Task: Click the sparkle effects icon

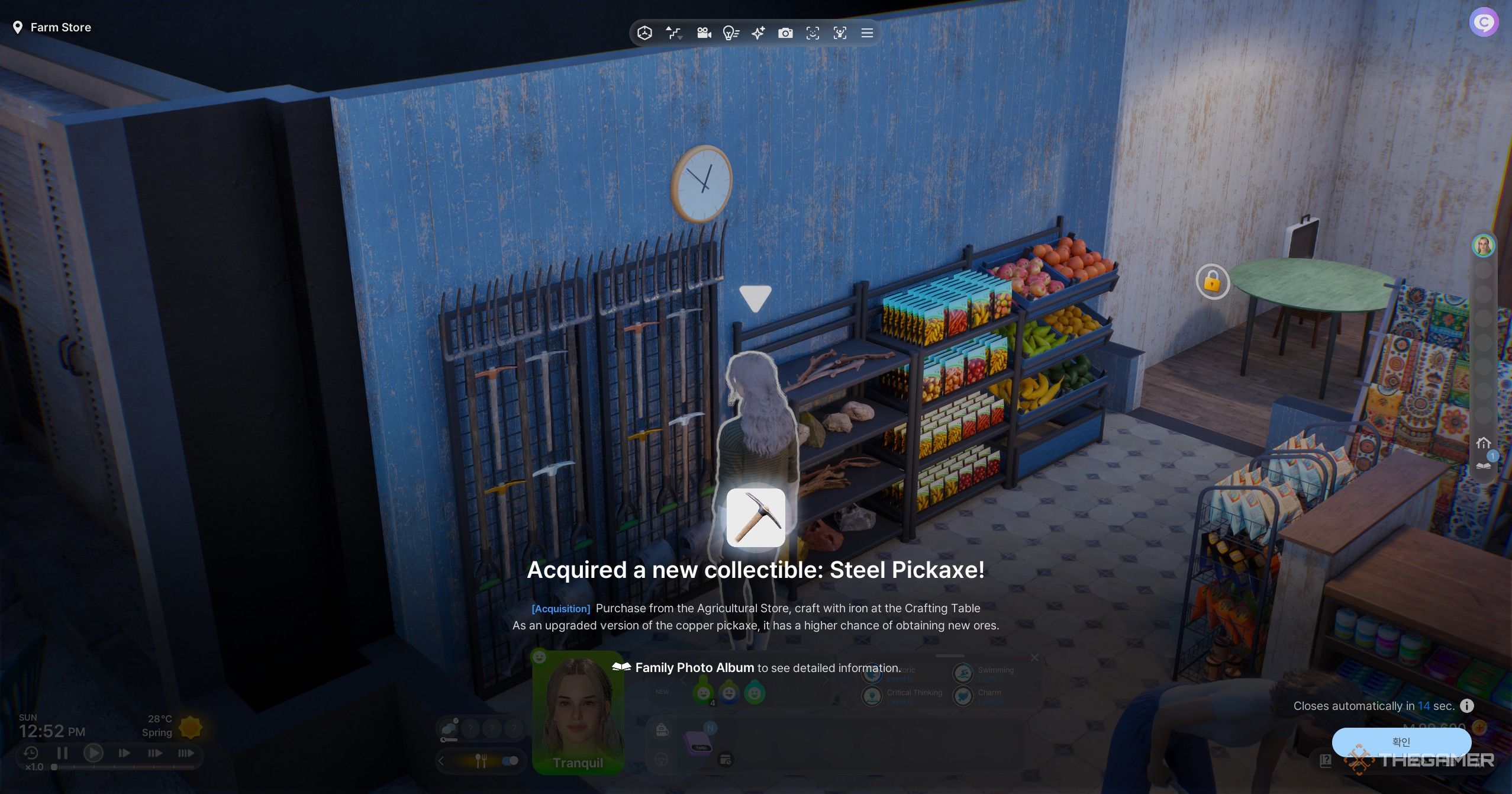Action: tap(758, 33)
